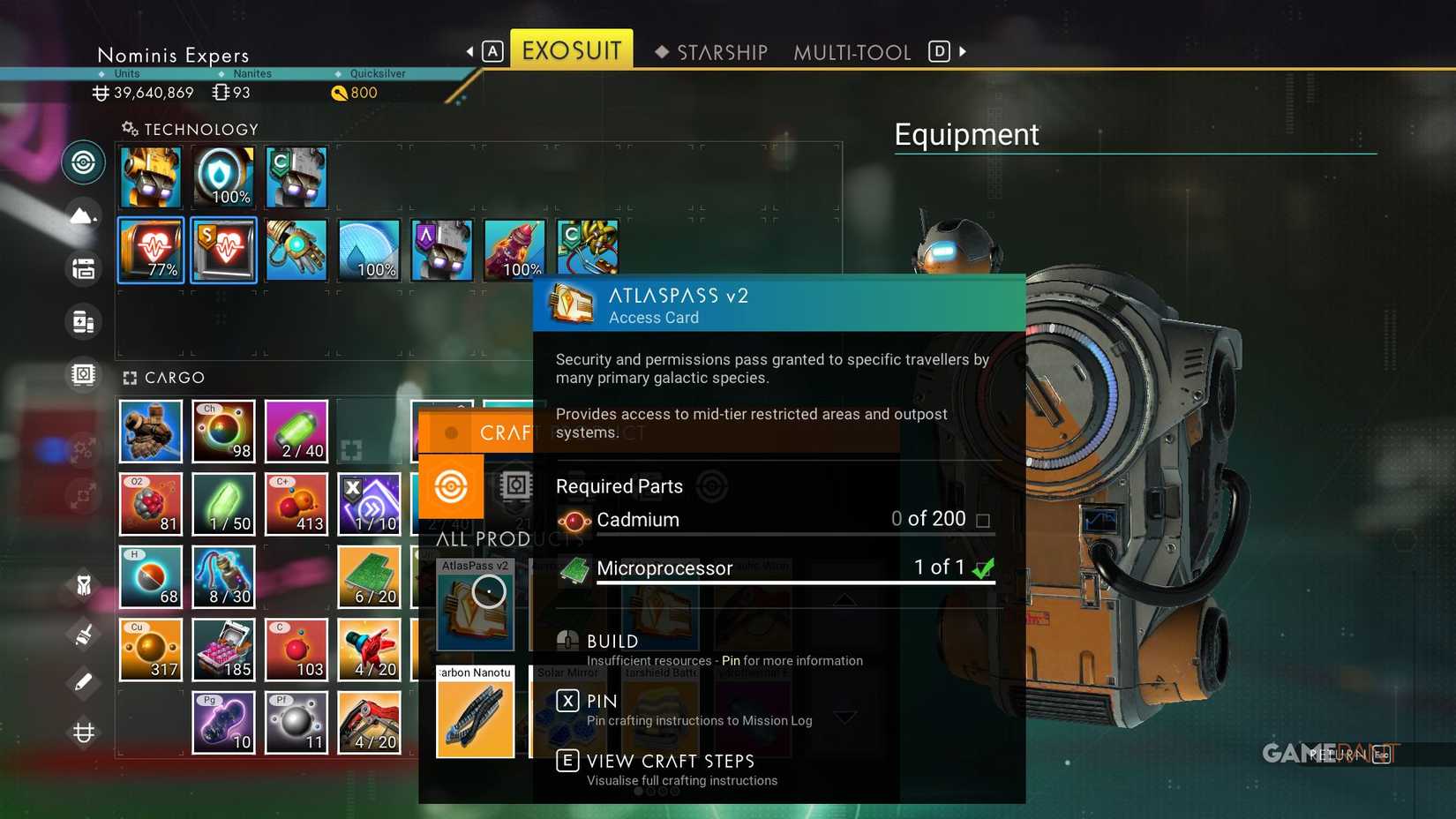The image size is (1456, 819).
Task: Toggle the Cadmium requirement checkbox
Action: [983, 521]
